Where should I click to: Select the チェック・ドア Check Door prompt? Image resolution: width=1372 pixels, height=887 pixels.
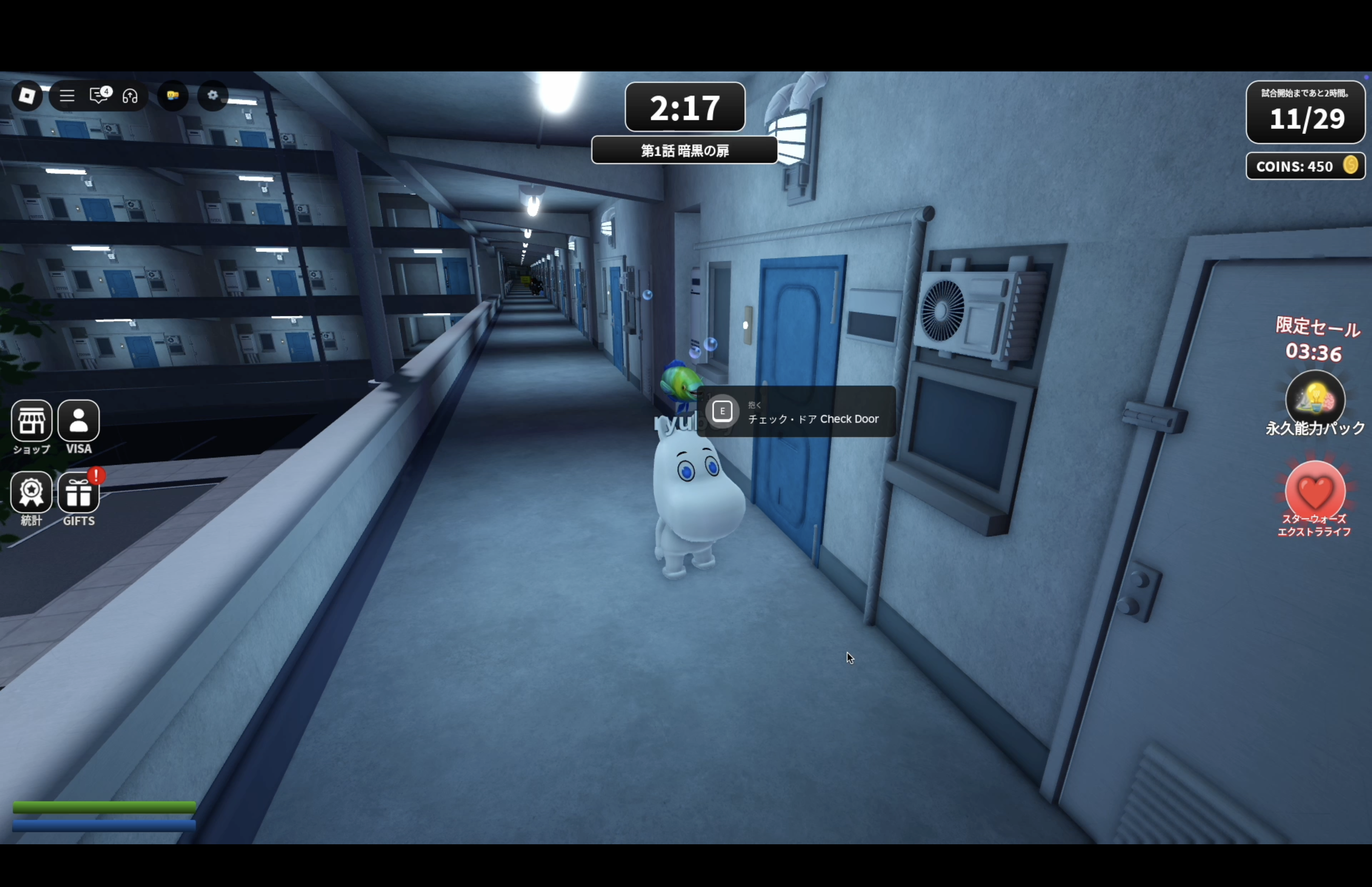[796, 412]
